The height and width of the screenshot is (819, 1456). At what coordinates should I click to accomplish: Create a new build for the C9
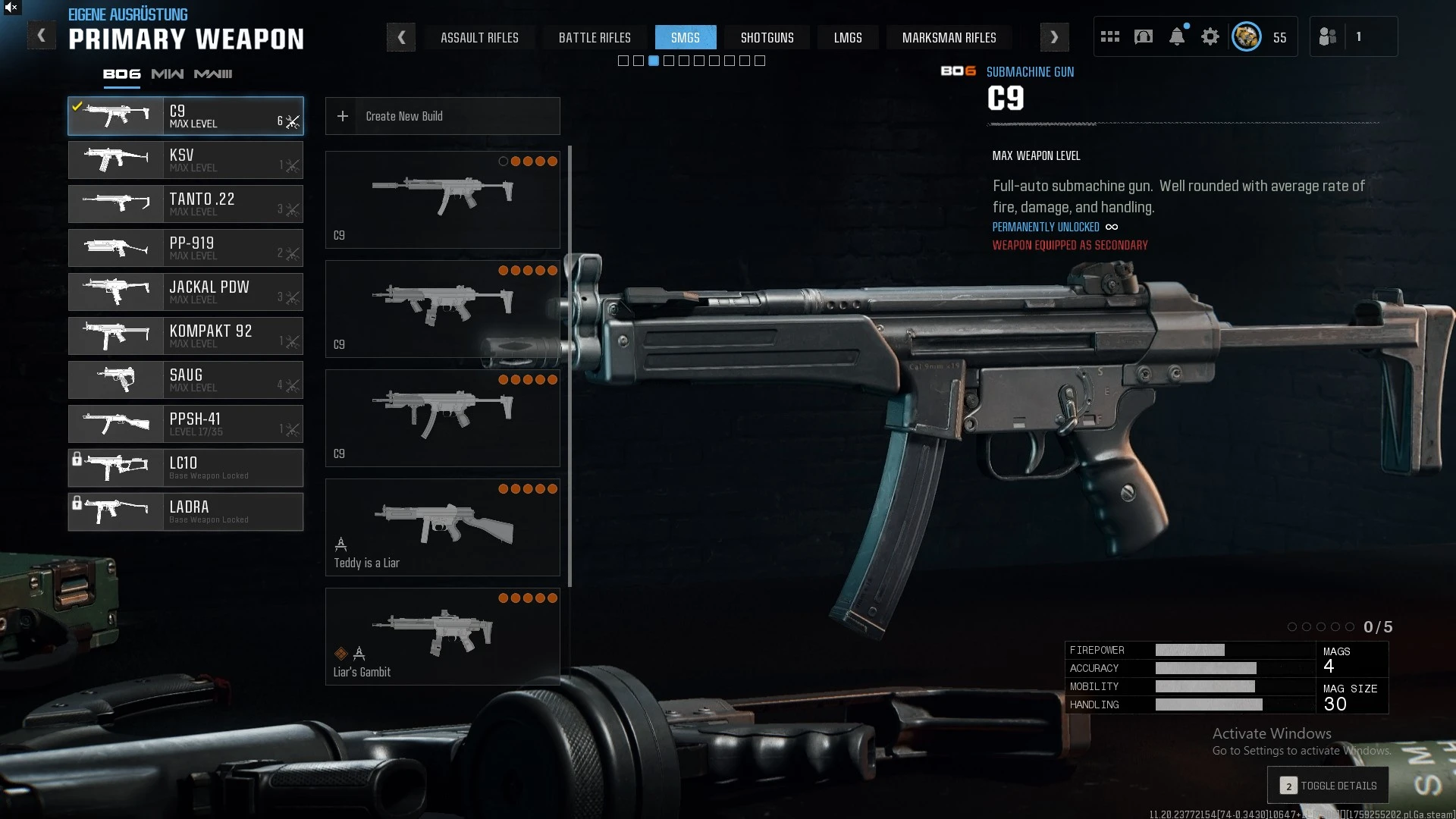[x=442, y=116]
